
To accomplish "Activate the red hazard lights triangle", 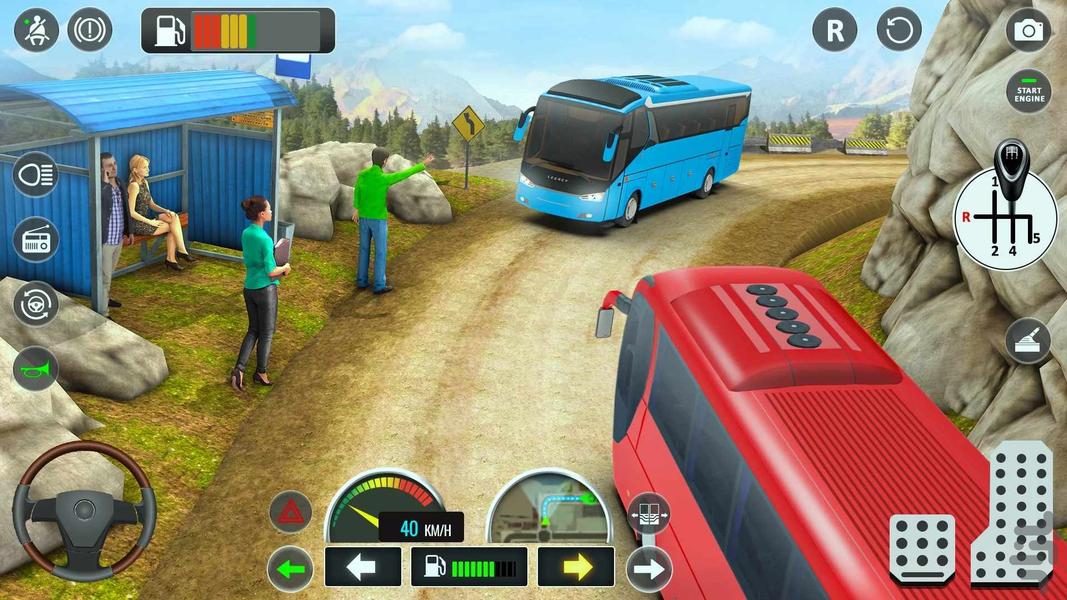I will [x=290, y=512].
